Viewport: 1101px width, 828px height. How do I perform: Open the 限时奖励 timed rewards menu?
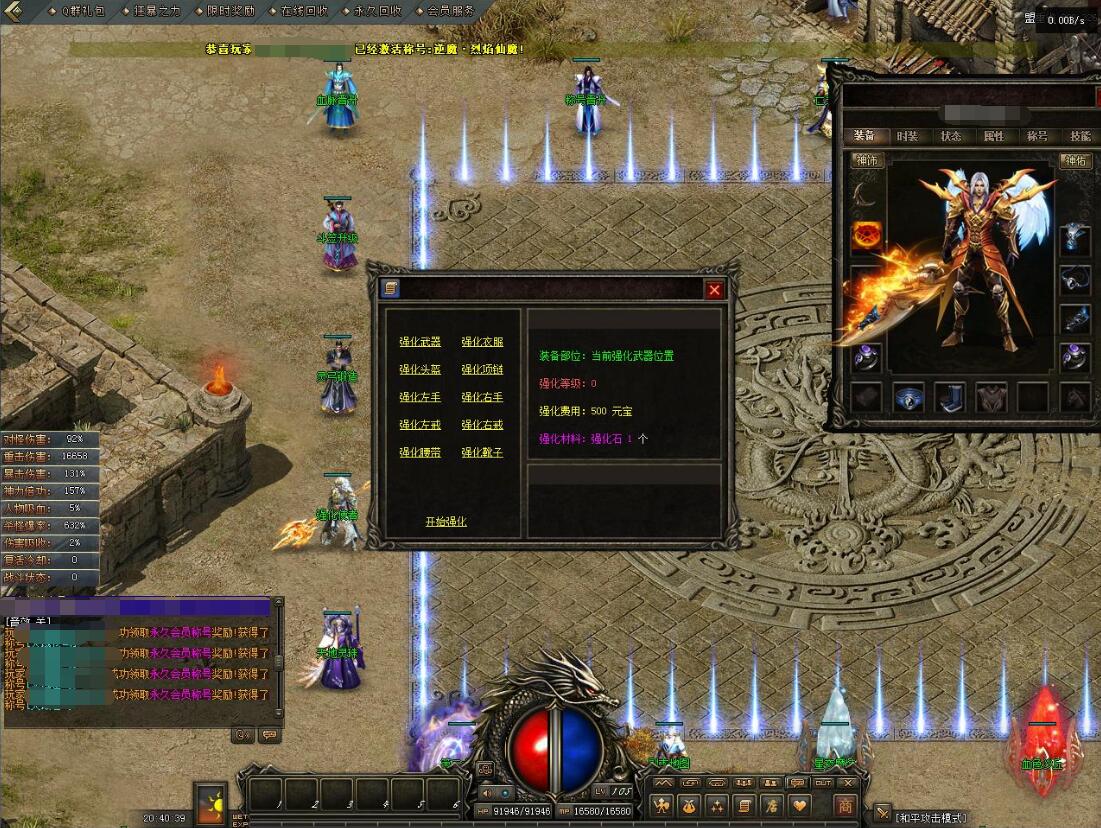point(231,11)
